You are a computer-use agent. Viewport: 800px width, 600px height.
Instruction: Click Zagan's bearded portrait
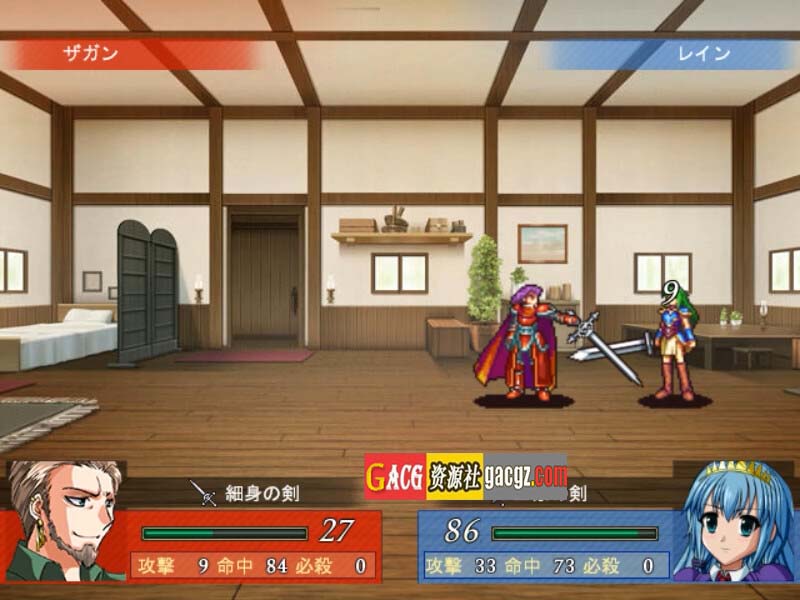pos(63,520)
